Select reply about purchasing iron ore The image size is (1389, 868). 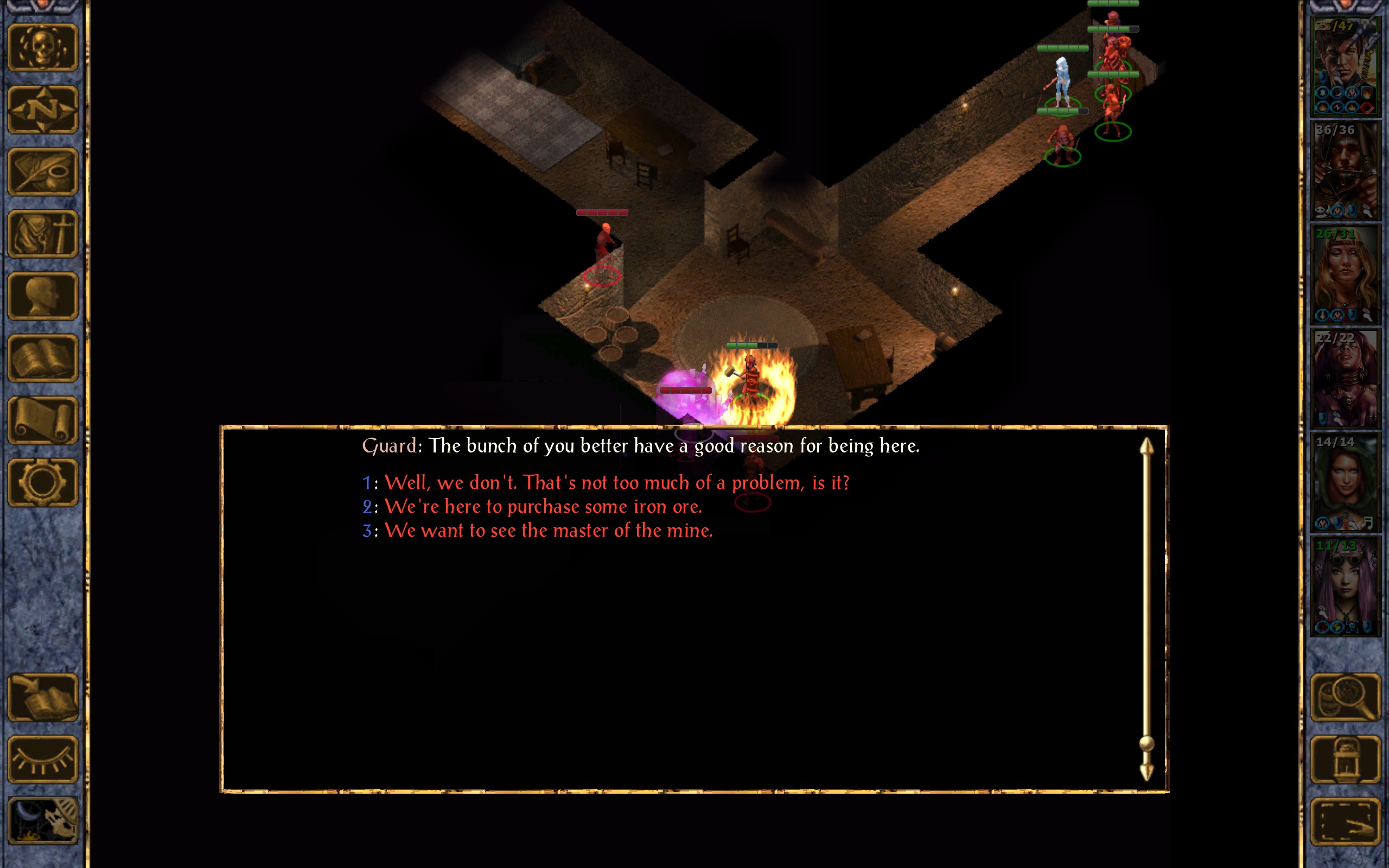[x=543, y=507]
